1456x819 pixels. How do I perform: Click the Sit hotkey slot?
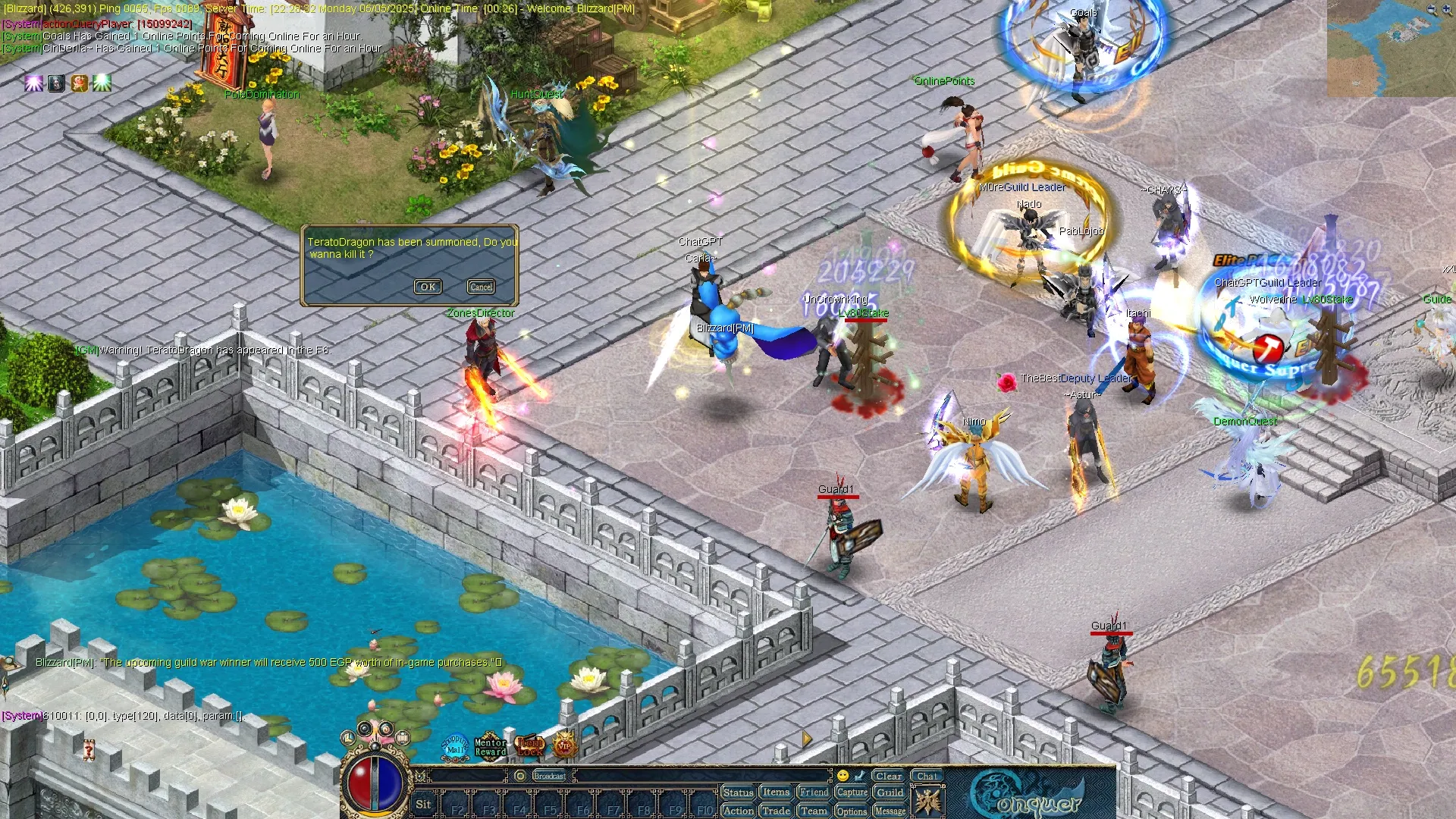(423, 805)
